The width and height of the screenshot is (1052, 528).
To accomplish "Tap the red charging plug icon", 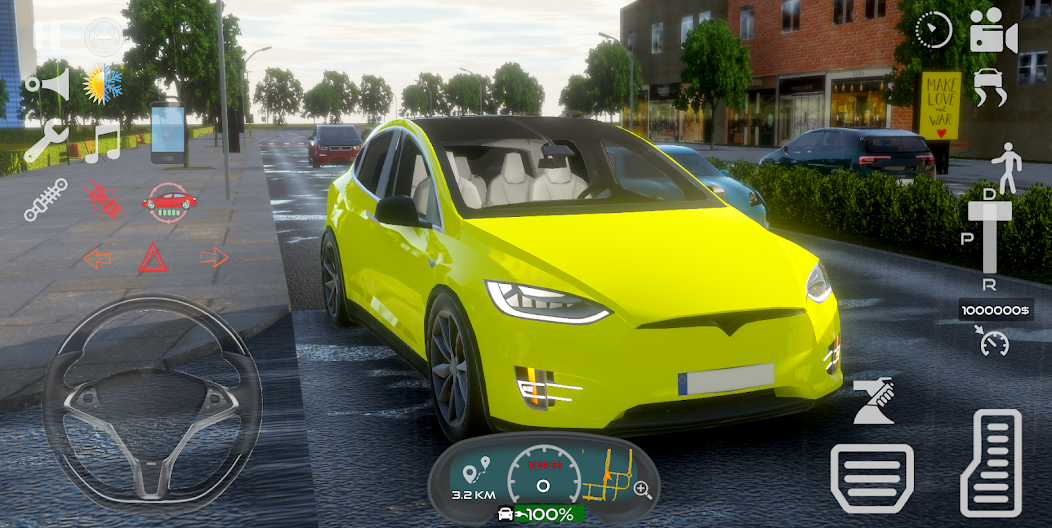I will [103, 200].
